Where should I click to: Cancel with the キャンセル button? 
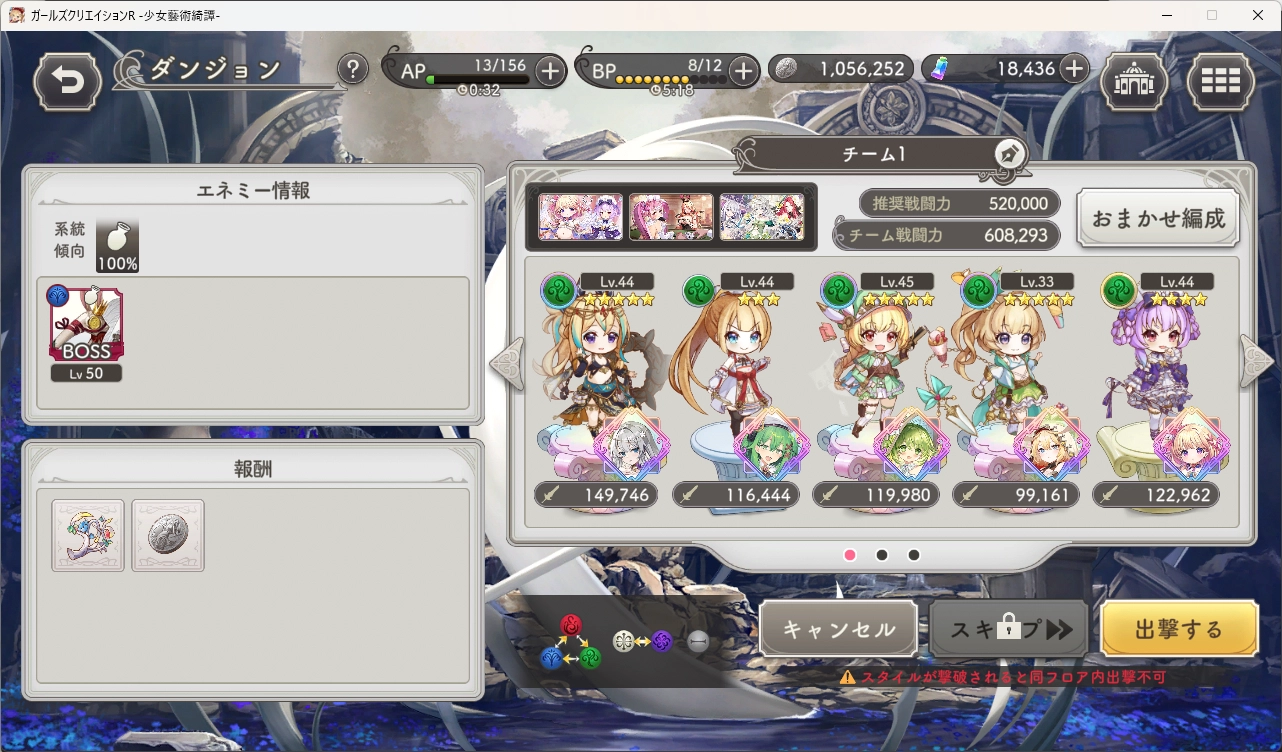point(838,629)
